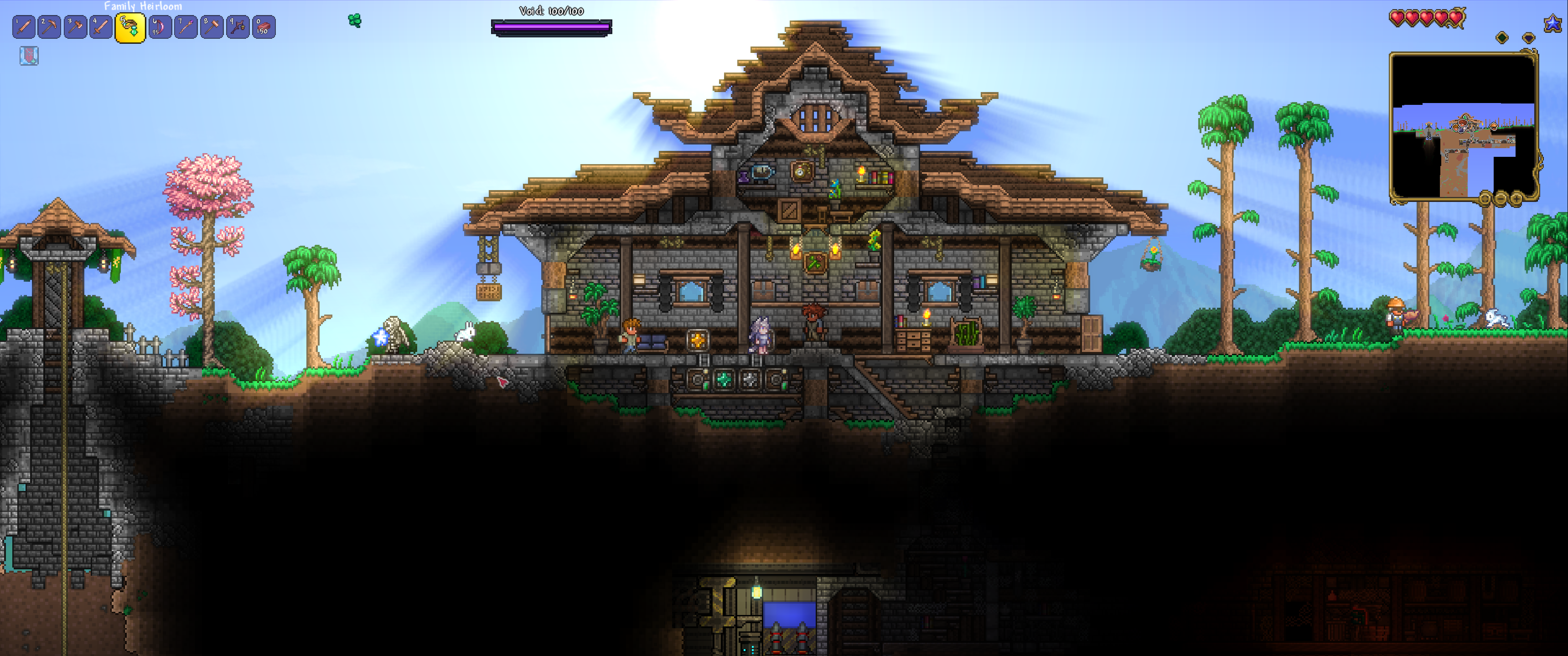1568x656 pixels.
Task: Click the minimap's zoom-out minus button
Action: (1501, 198)
